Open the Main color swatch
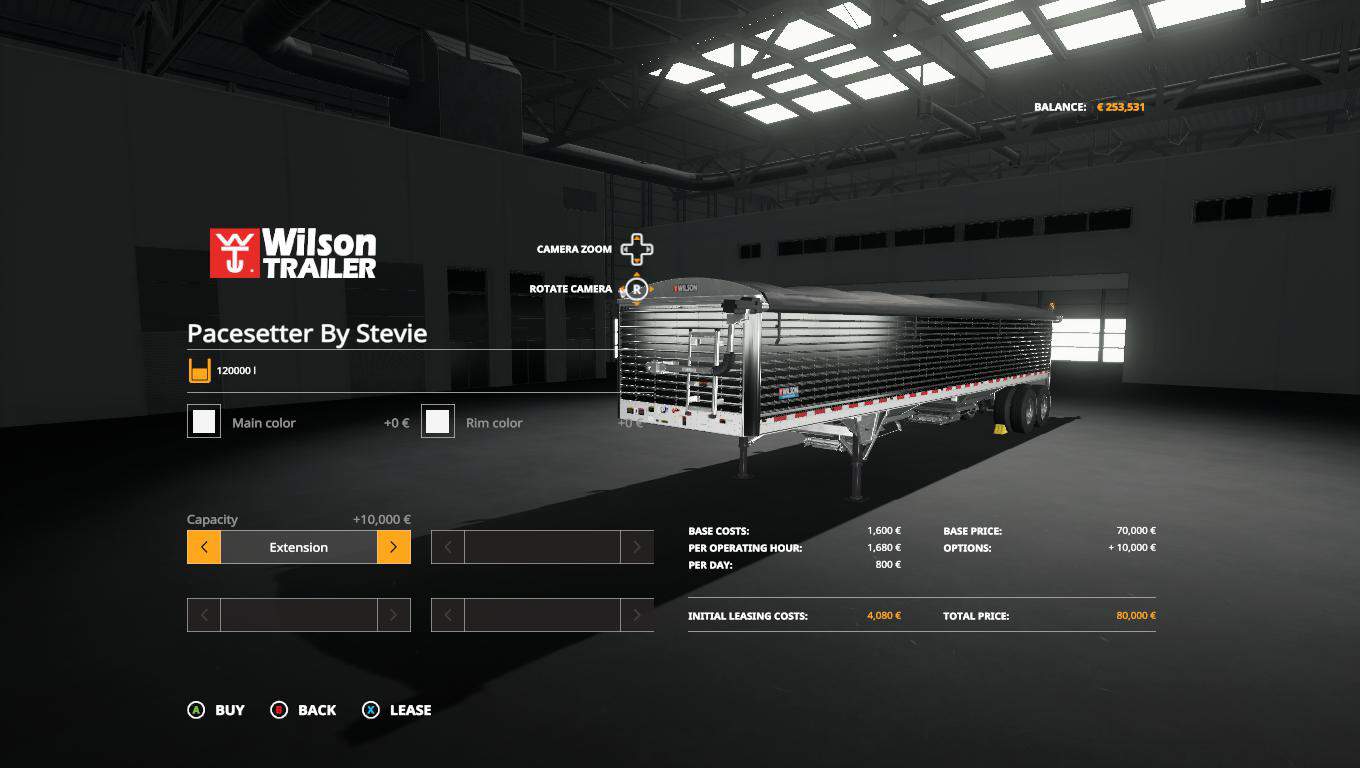 (204, 422)
